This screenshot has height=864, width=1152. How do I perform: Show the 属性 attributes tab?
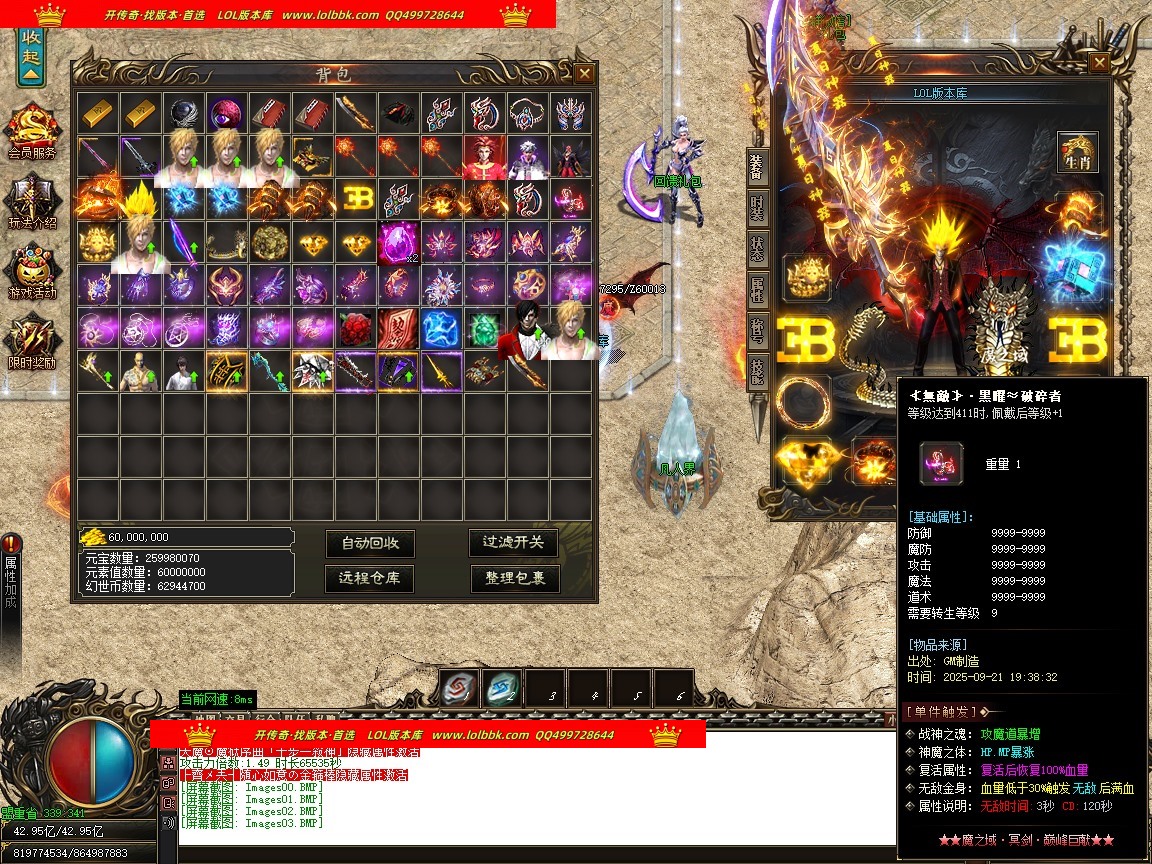757,291
